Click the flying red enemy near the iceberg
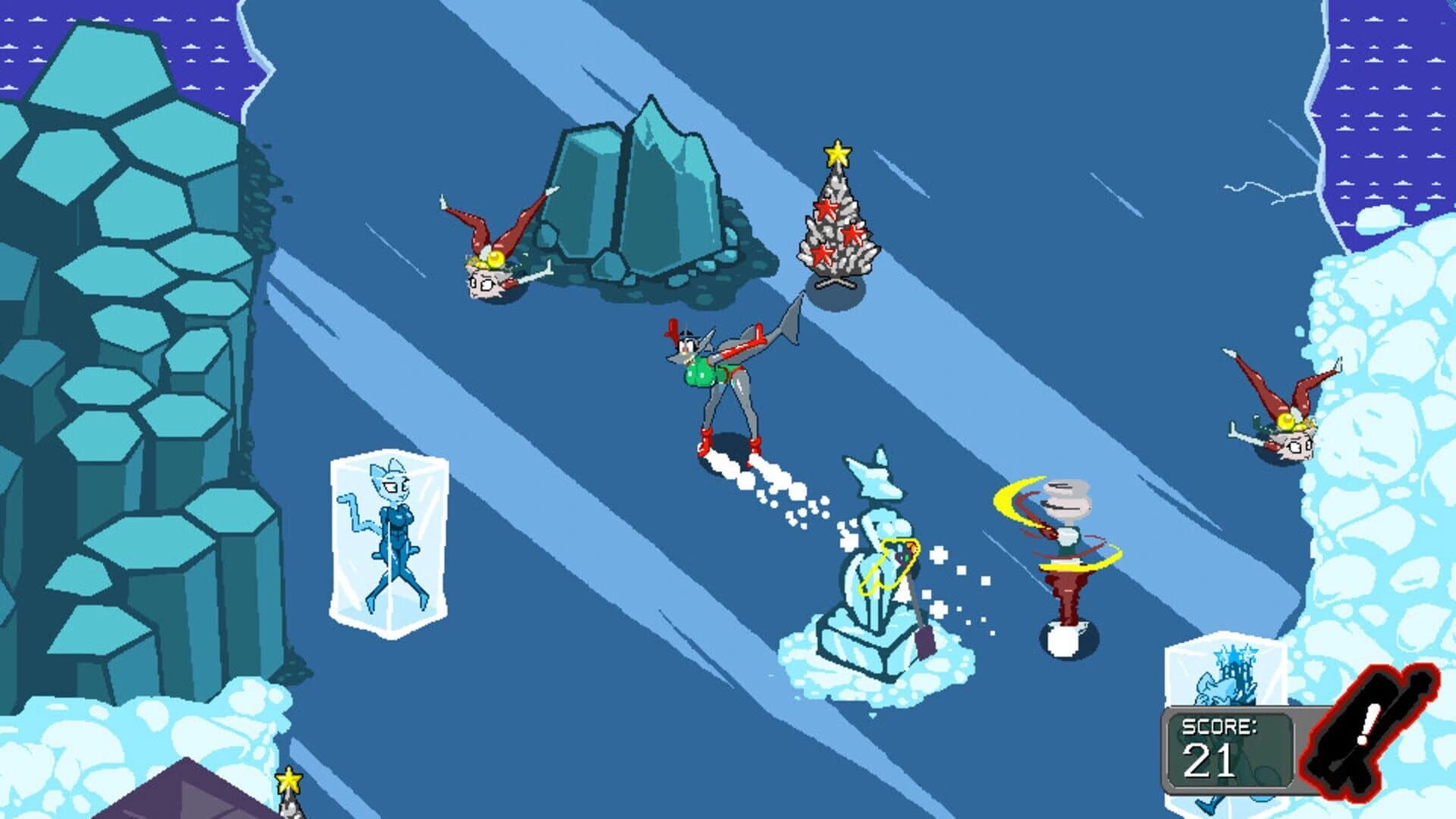Image resolution: width=1456 pixels, height=819 pixels. pos(489,258)
